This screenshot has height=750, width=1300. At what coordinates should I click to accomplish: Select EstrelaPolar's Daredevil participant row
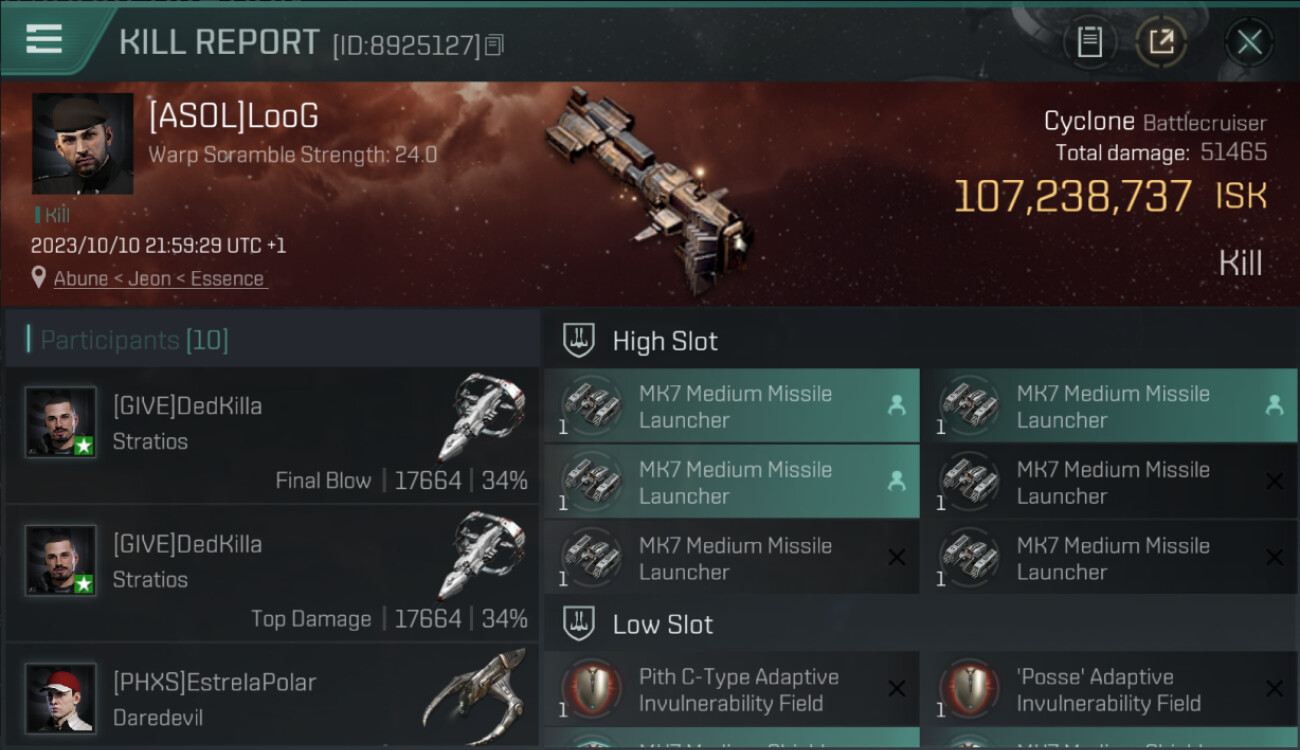click(x=272, y=697)
